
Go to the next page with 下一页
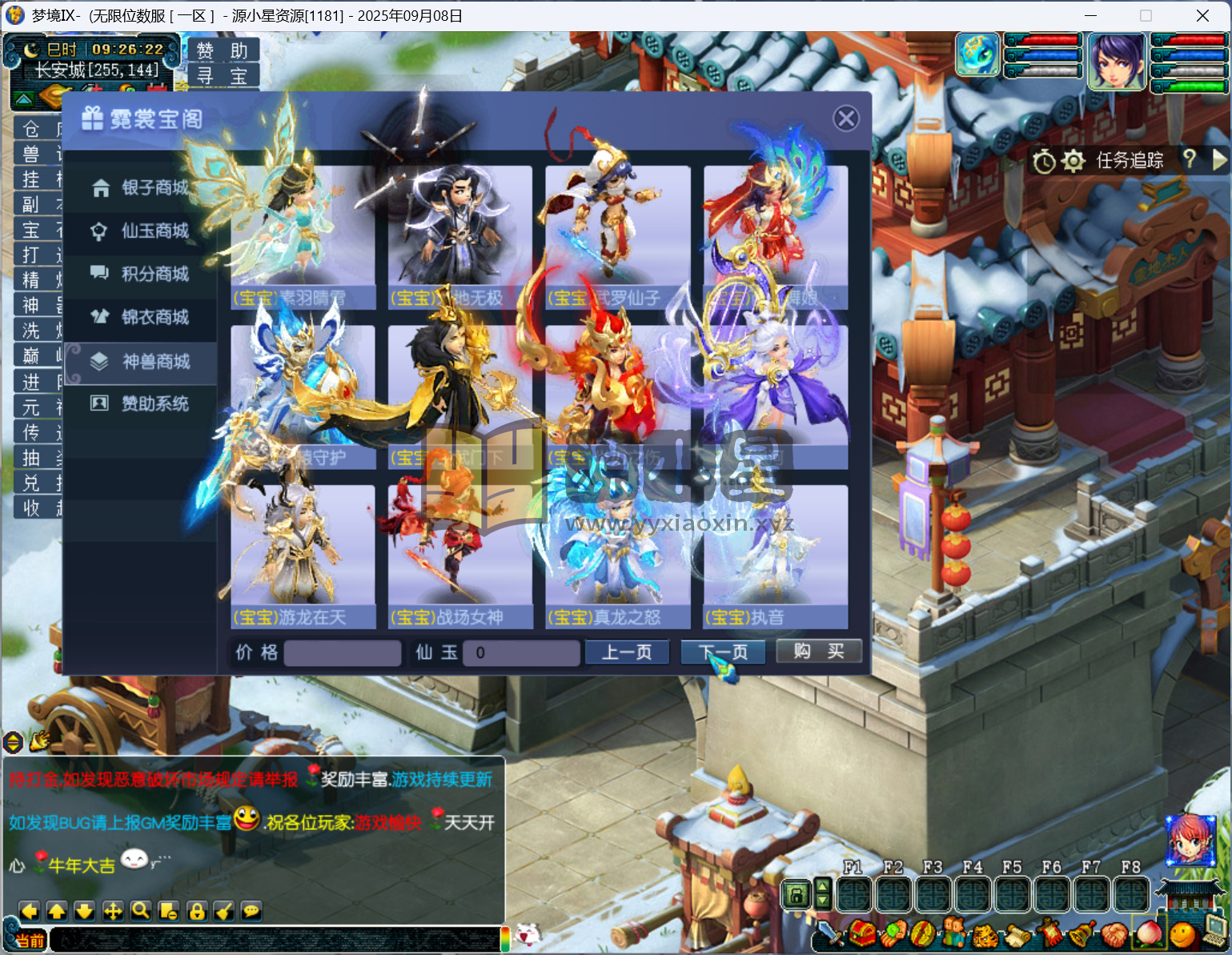(x=721, y=651)
